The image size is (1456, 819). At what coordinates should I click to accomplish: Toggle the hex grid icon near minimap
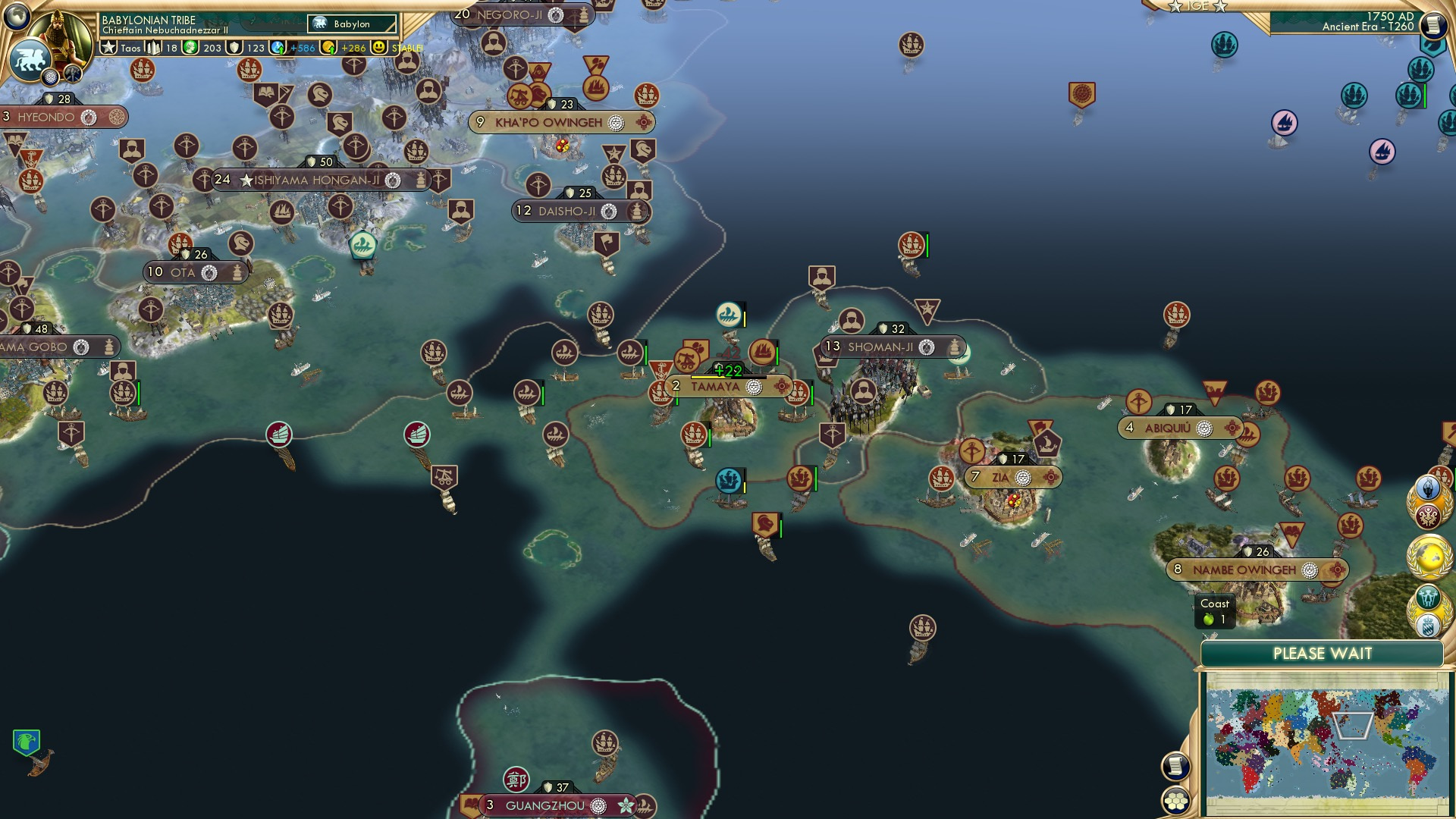click(1175, 800)
